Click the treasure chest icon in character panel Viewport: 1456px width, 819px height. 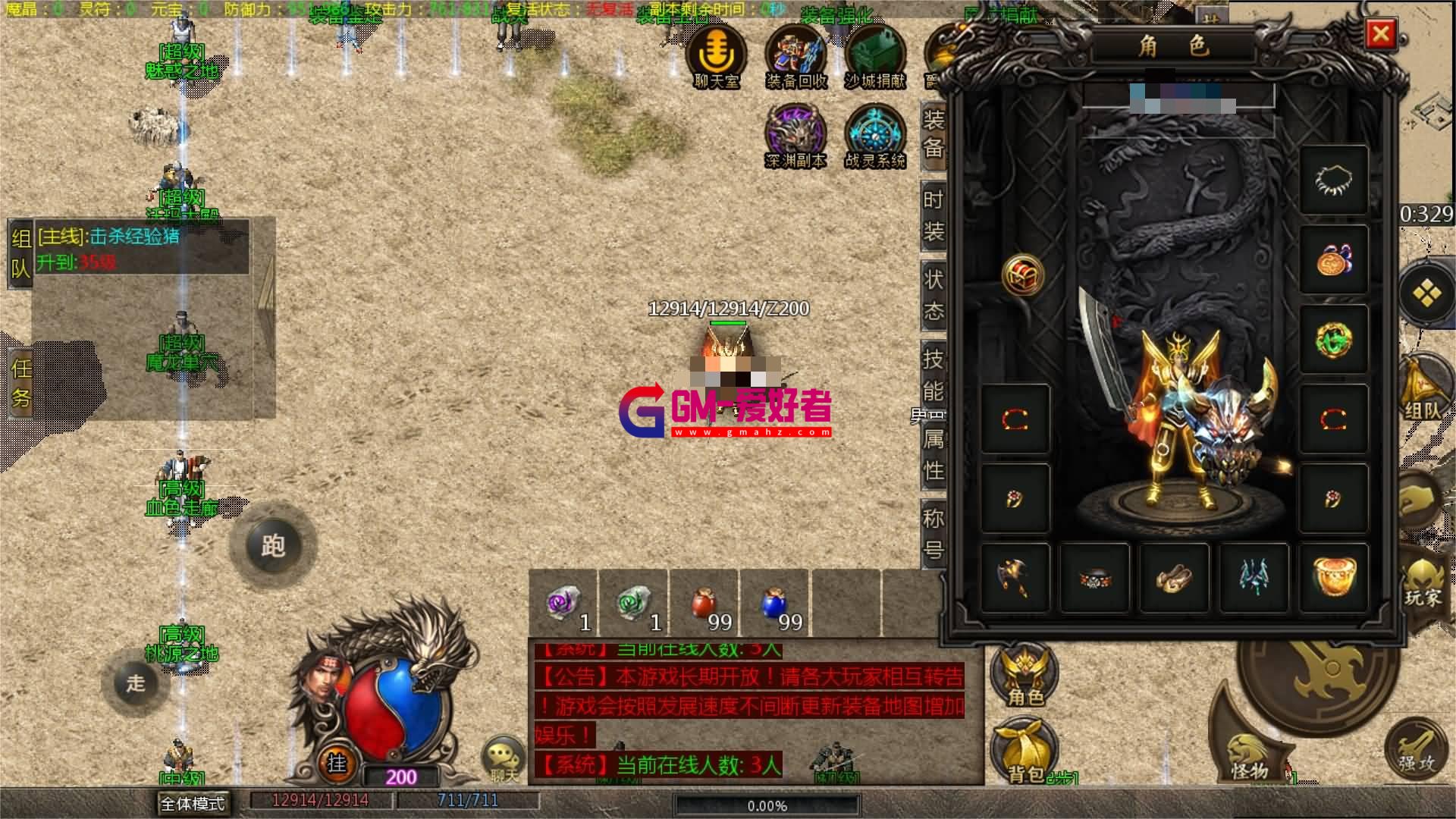1022,275
